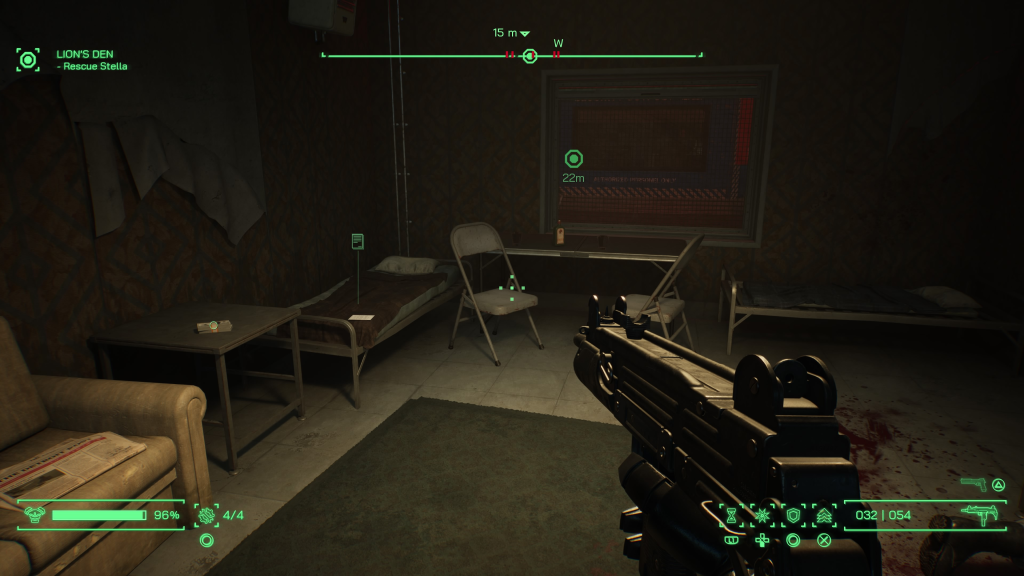The image size is (1024, 576).
Task: Activate the hourglass ability icon
Action: 731,515
